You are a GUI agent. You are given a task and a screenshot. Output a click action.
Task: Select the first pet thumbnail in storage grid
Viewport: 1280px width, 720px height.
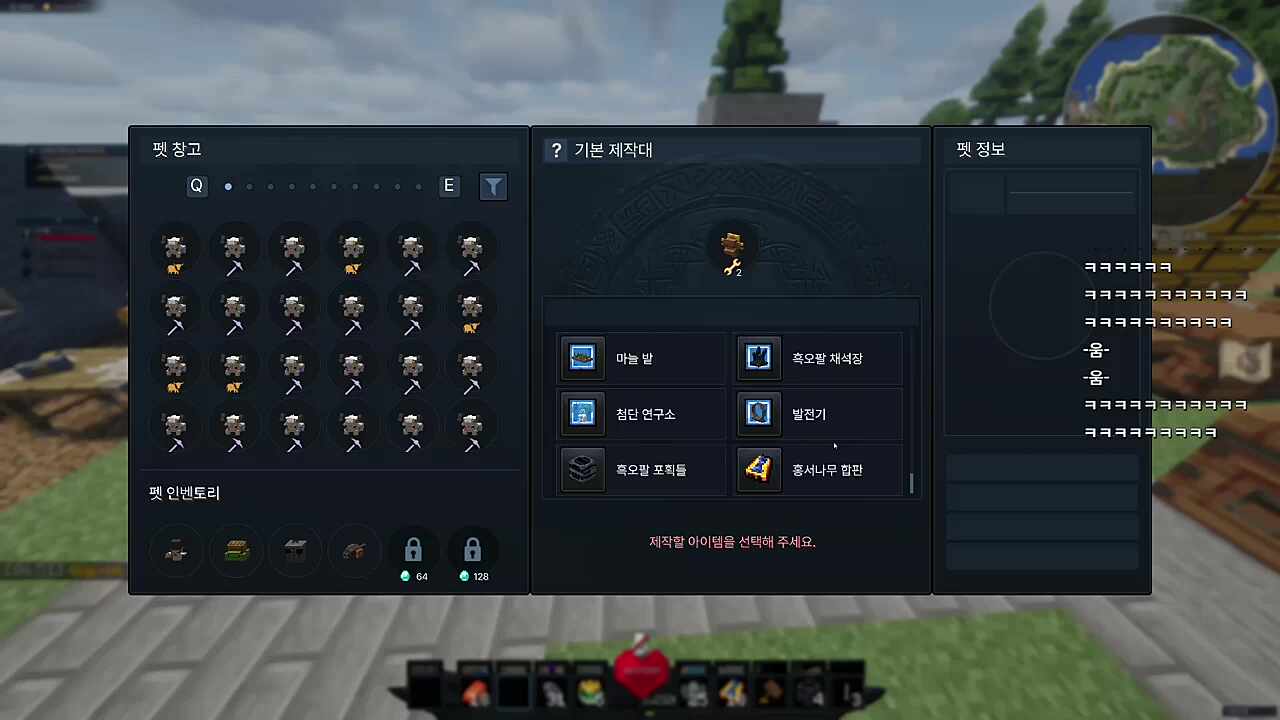(175, 250)
